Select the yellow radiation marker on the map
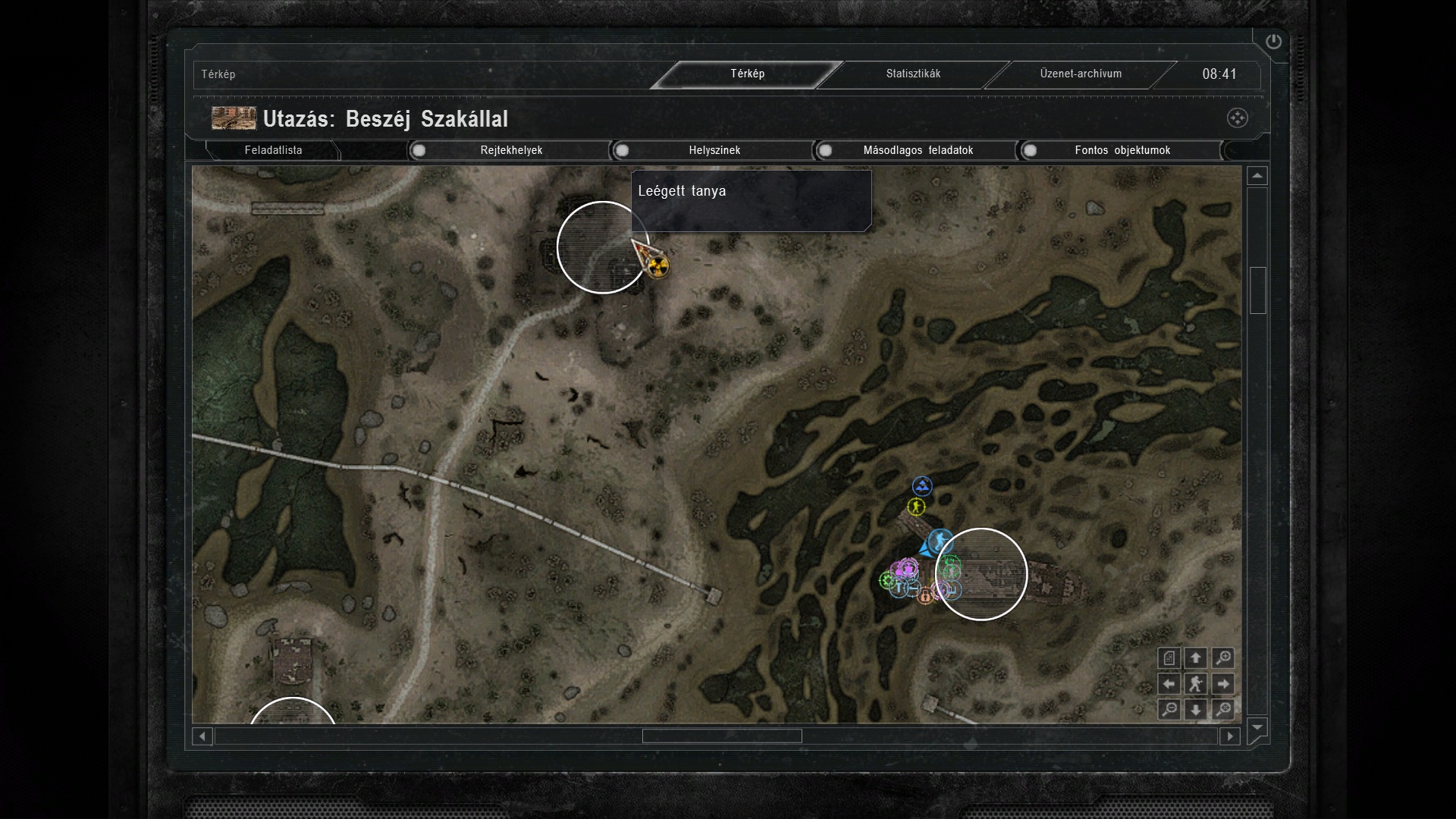This screenshot has width=1456, height=819. pyautogui.click(x=659, y=266)
